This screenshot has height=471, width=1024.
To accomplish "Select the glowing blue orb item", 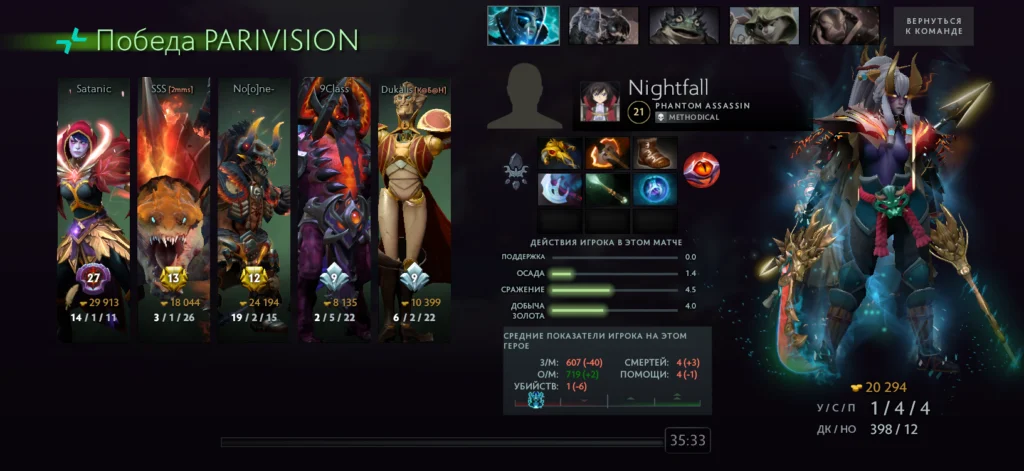I will (655, 187).
